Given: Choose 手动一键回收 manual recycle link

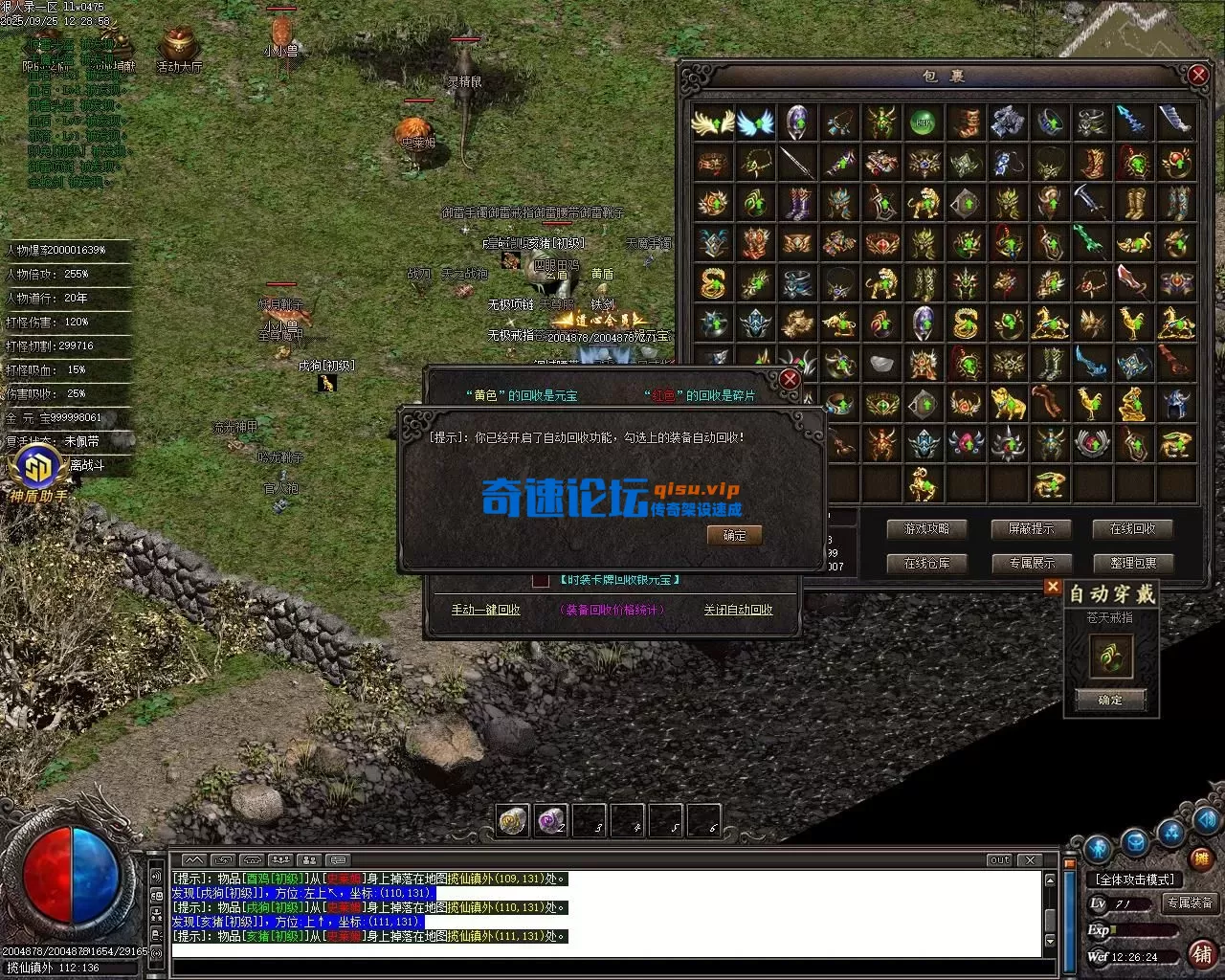Looking at the screenshot, I should pos(486,610).
